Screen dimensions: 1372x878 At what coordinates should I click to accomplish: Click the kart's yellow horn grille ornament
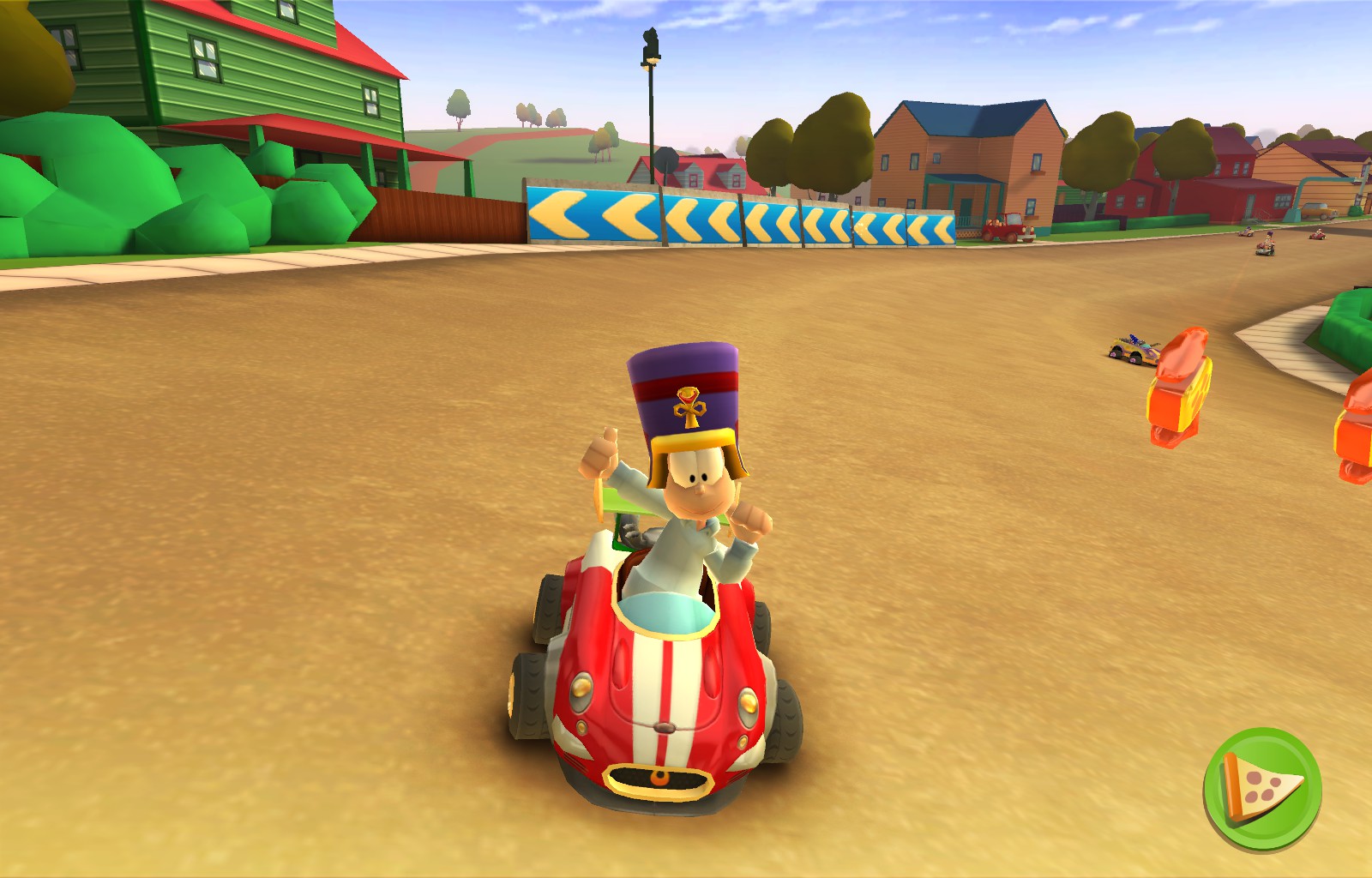pos(660,779)
